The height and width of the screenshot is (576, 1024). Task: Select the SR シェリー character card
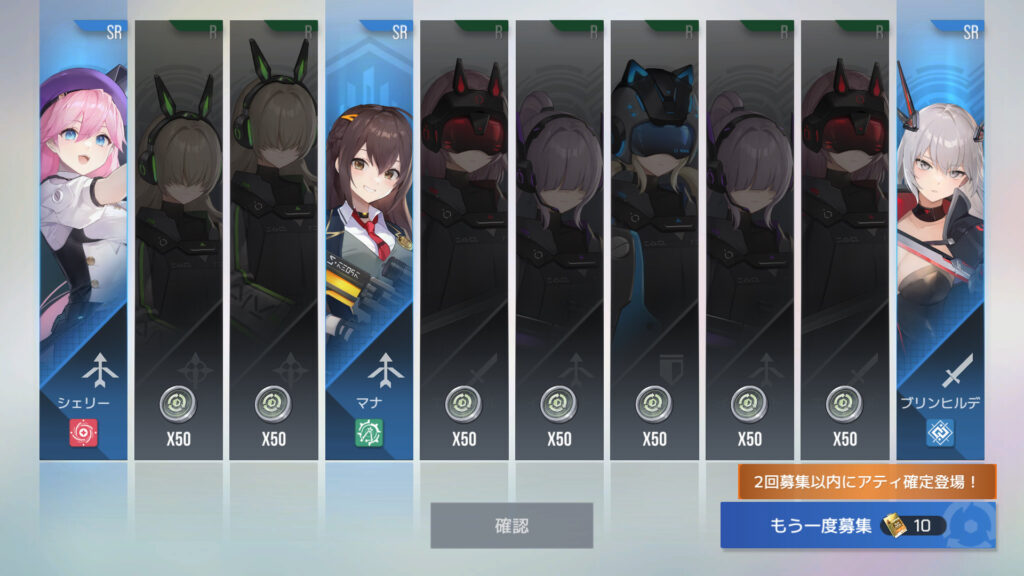coord(84,240)
